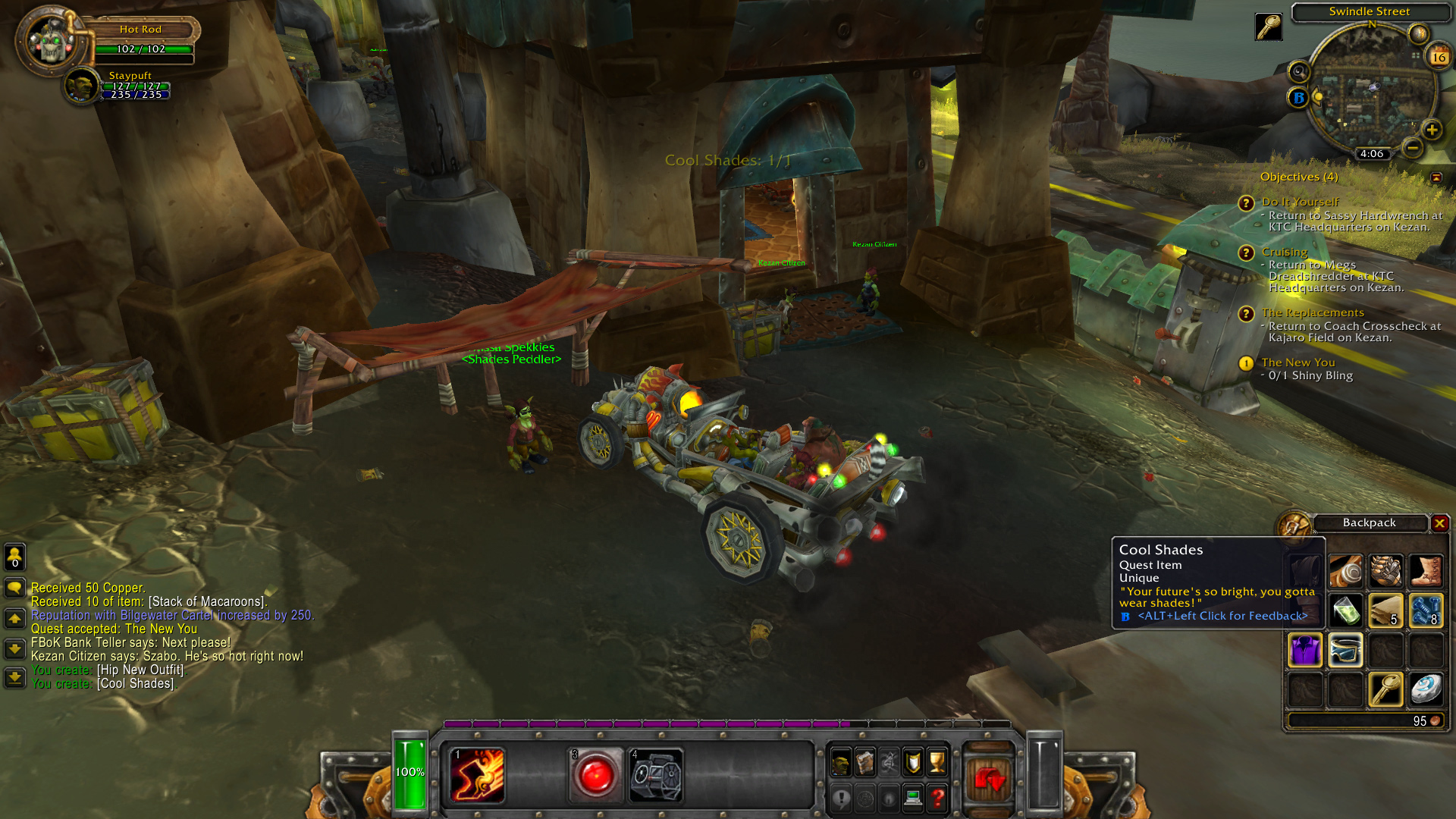
Task: Zoom in the minimap
Action: (1432, 130)
